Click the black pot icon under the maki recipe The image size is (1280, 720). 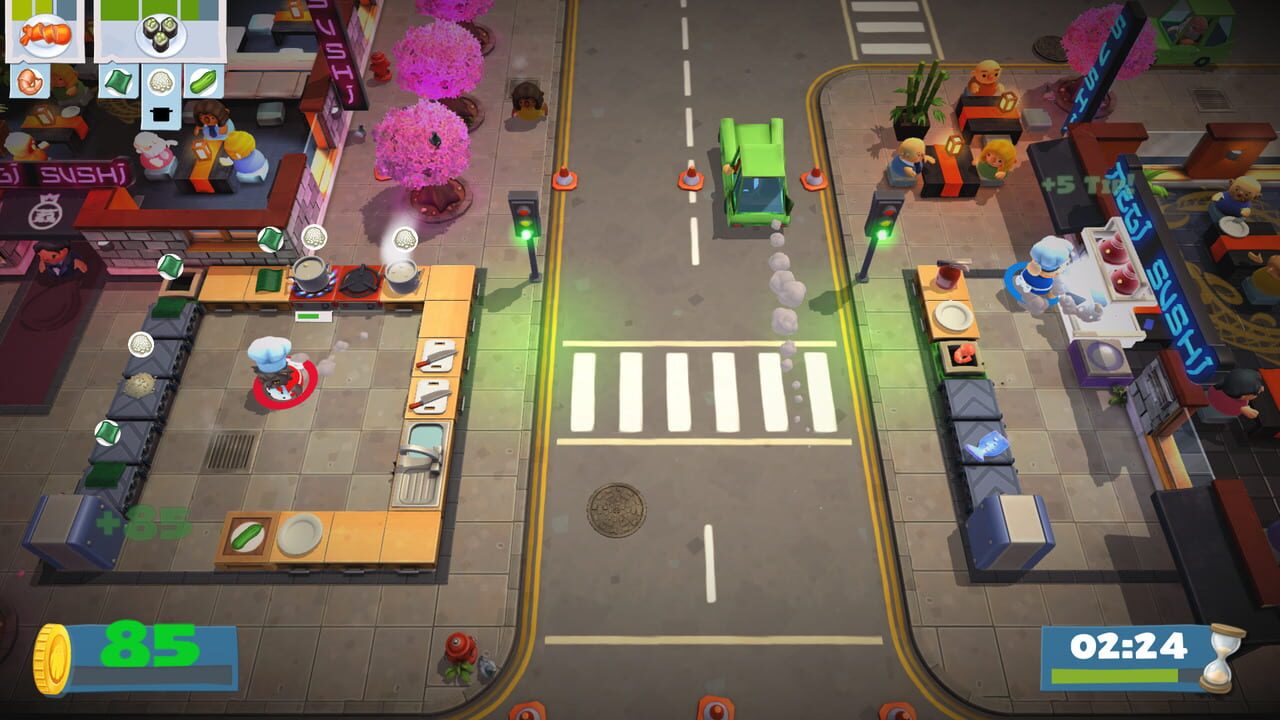coord(160,113)
